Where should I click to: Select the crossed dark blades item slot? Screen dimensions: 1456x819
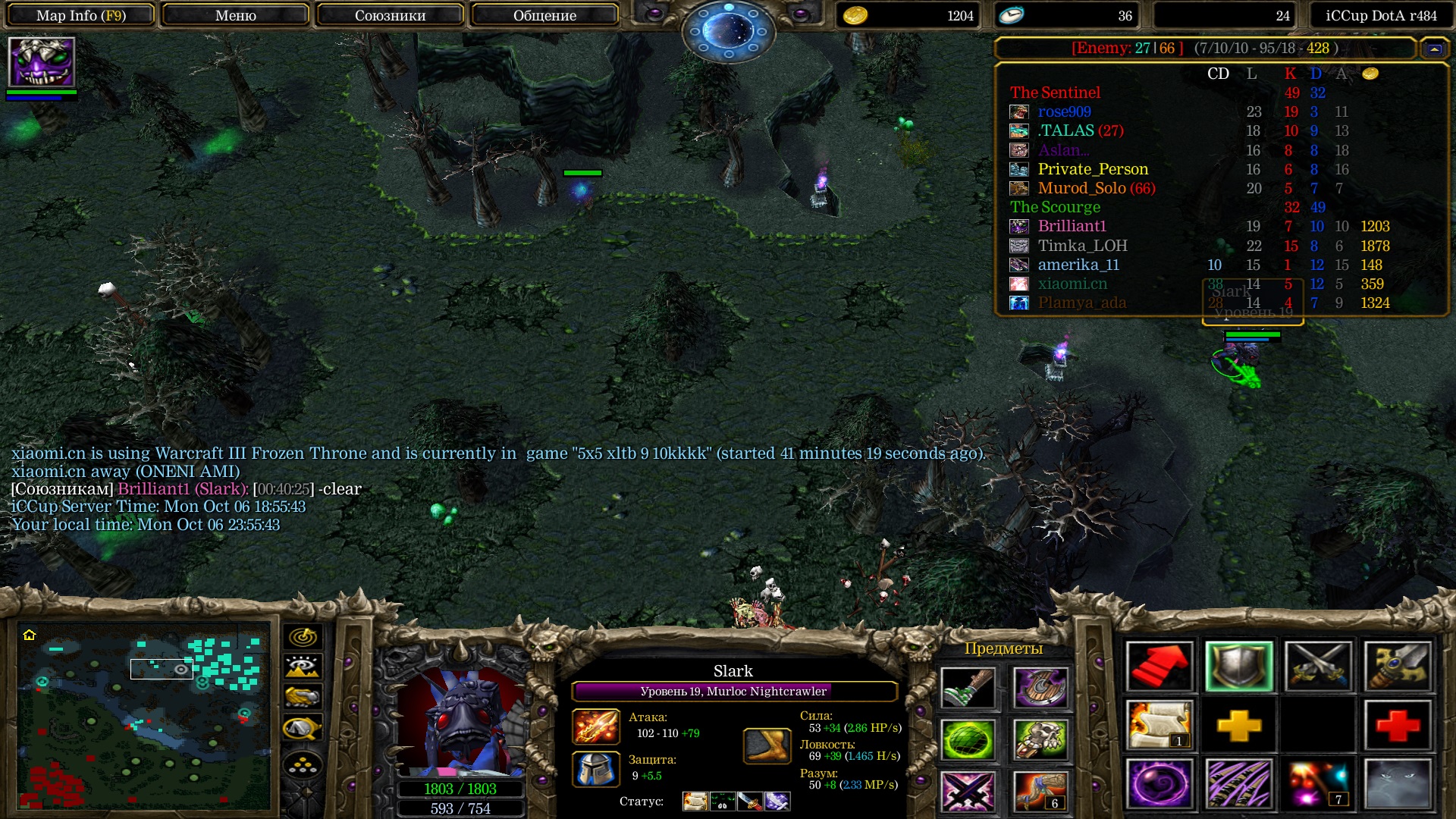pos(968,790)
